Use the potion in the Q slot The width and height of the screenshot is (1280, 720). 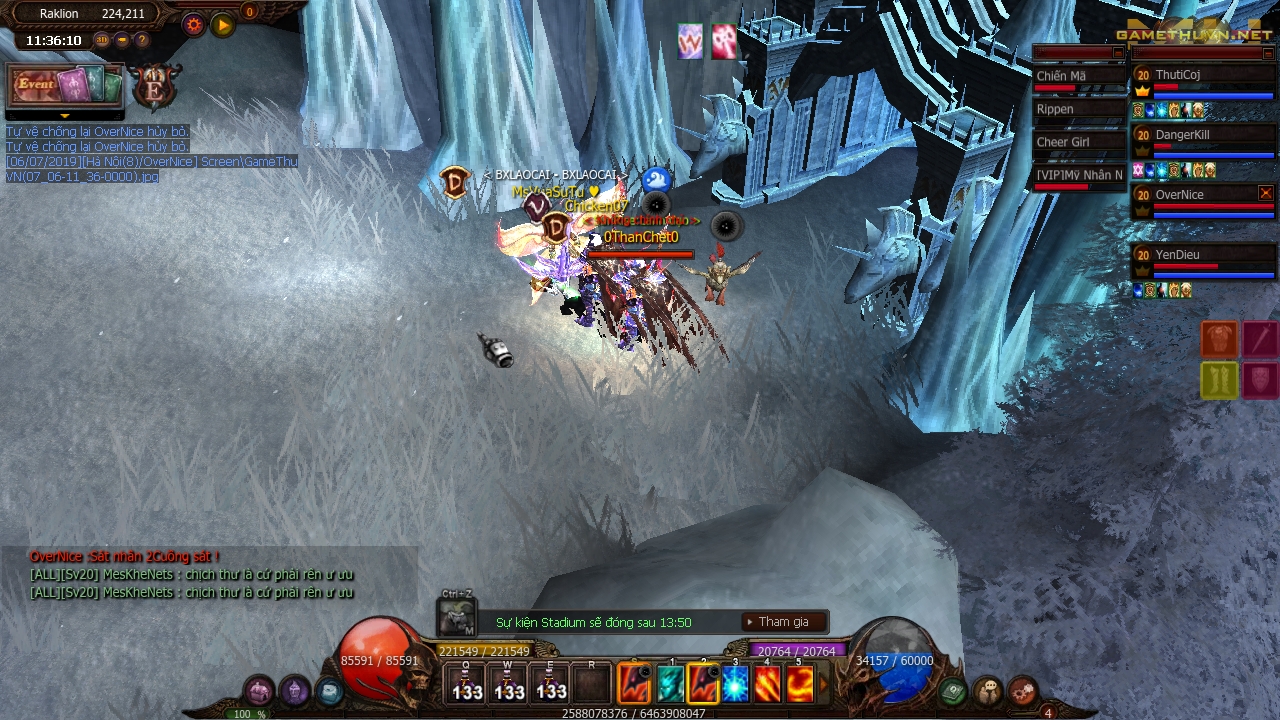tap(466, 684)
